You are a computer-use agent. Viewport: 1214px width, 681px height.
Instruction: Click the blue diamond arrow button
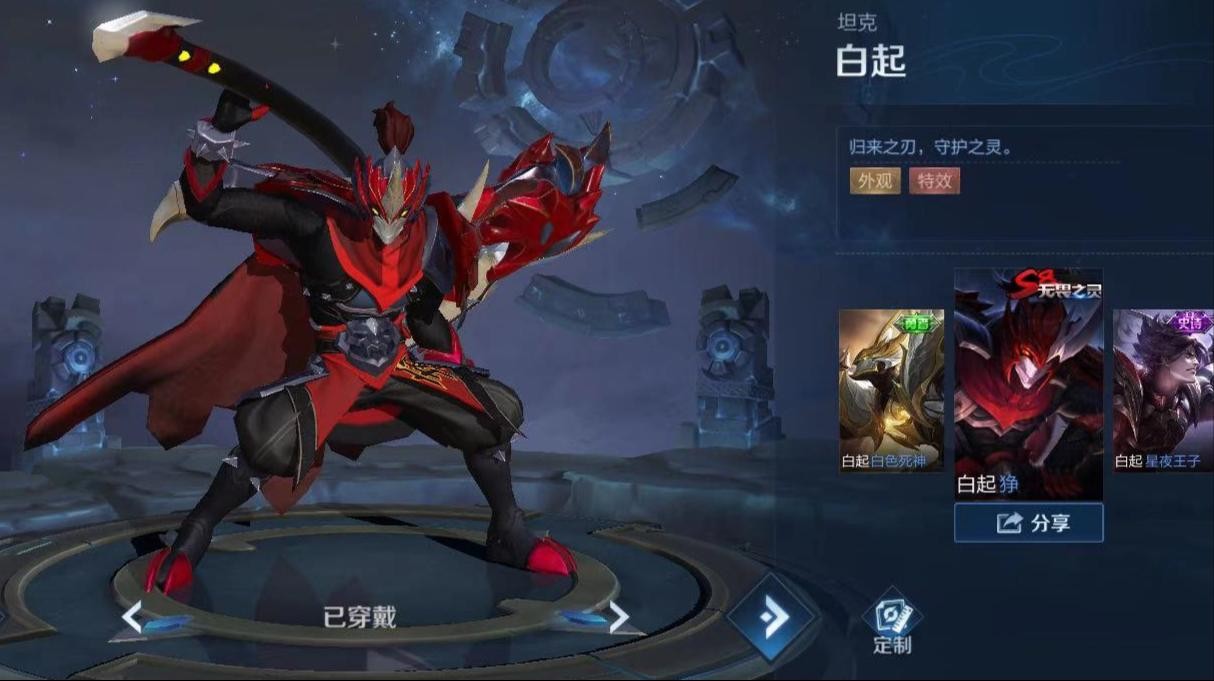click(x=772, y=619)
